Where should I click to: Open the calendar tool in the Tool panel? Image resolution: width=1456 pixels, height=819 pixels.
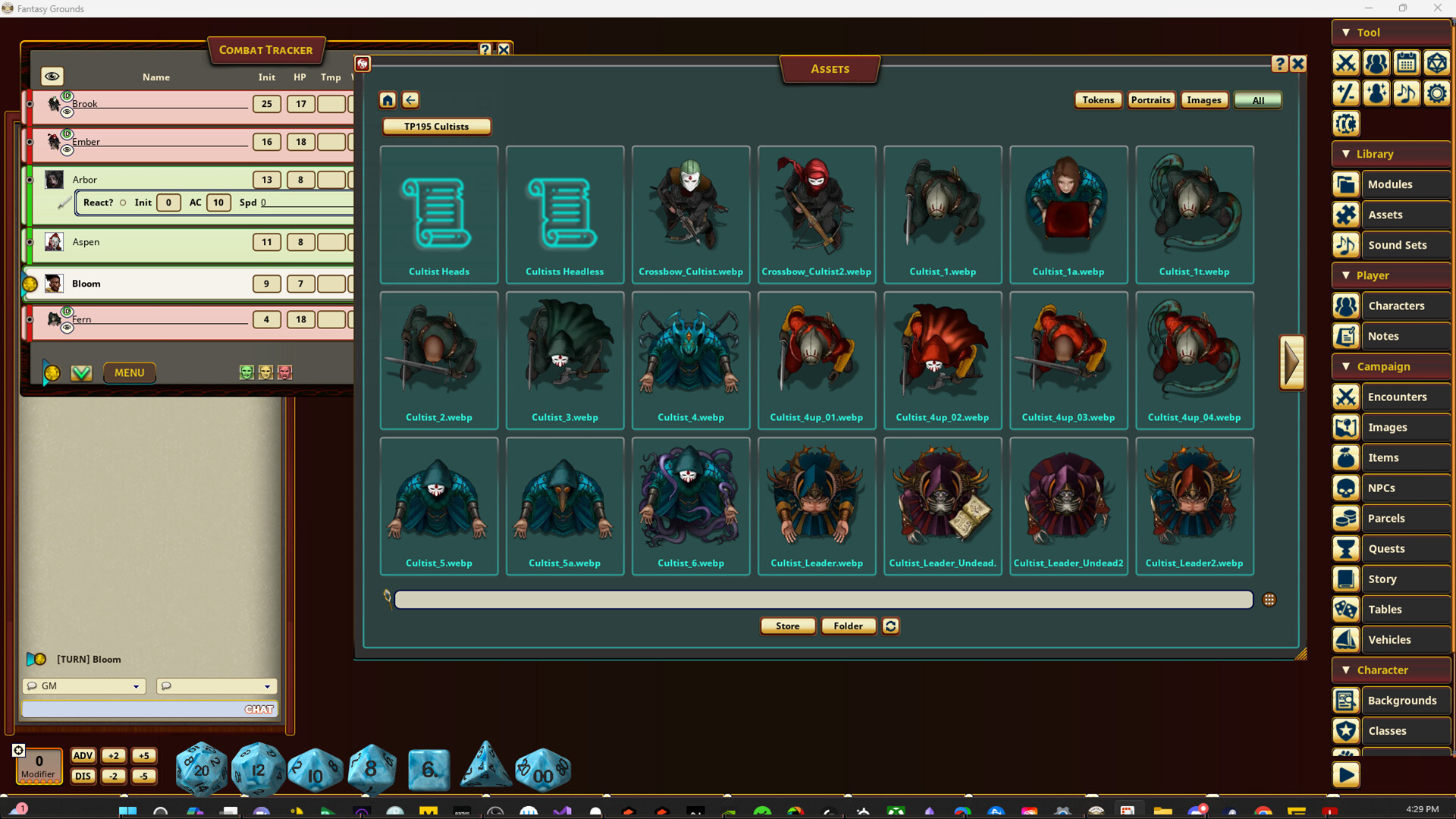pyautogui.click(x=1407, y=63)
